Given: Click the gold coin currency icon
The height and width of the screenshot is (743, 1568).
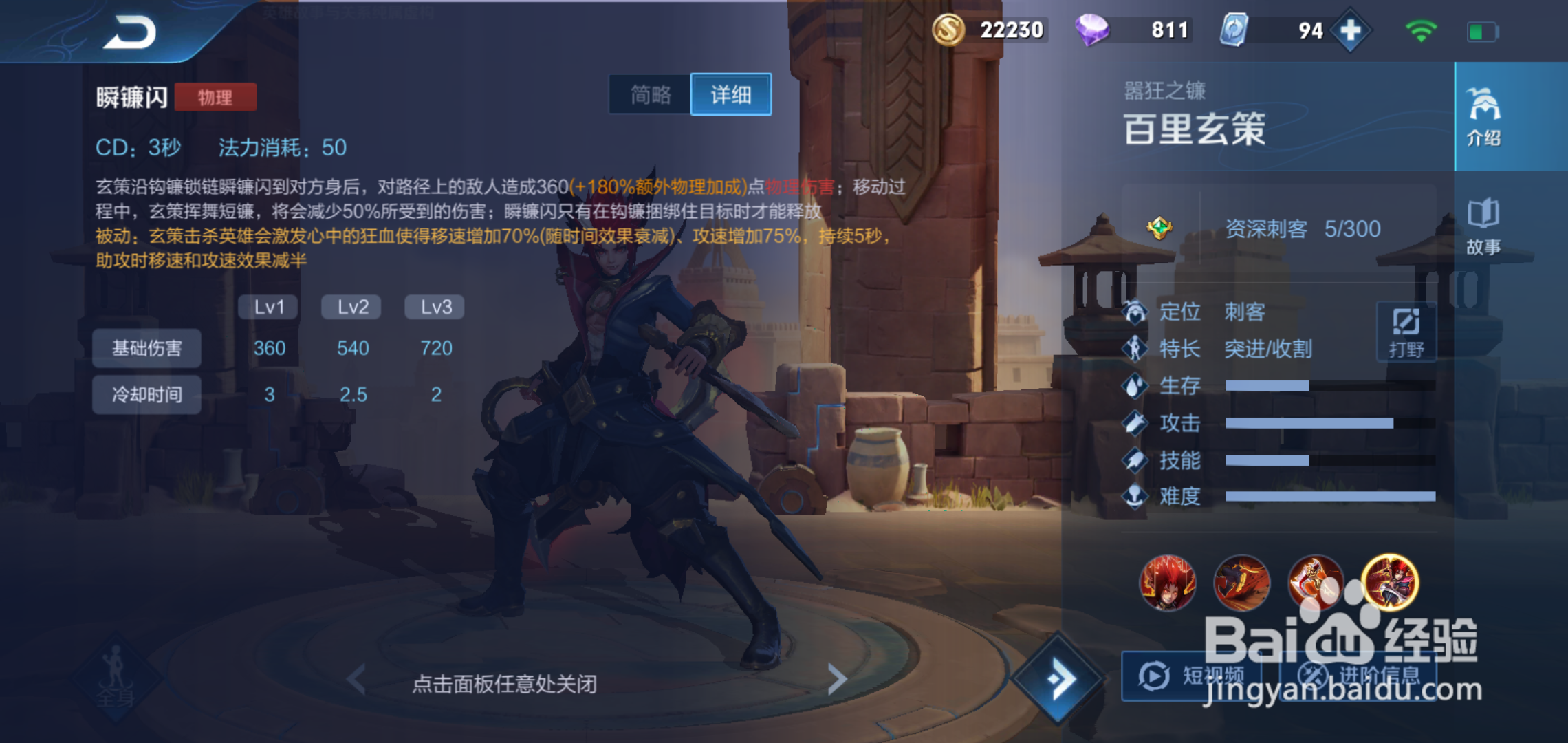Looking at the screenshot, I should 949,30.
